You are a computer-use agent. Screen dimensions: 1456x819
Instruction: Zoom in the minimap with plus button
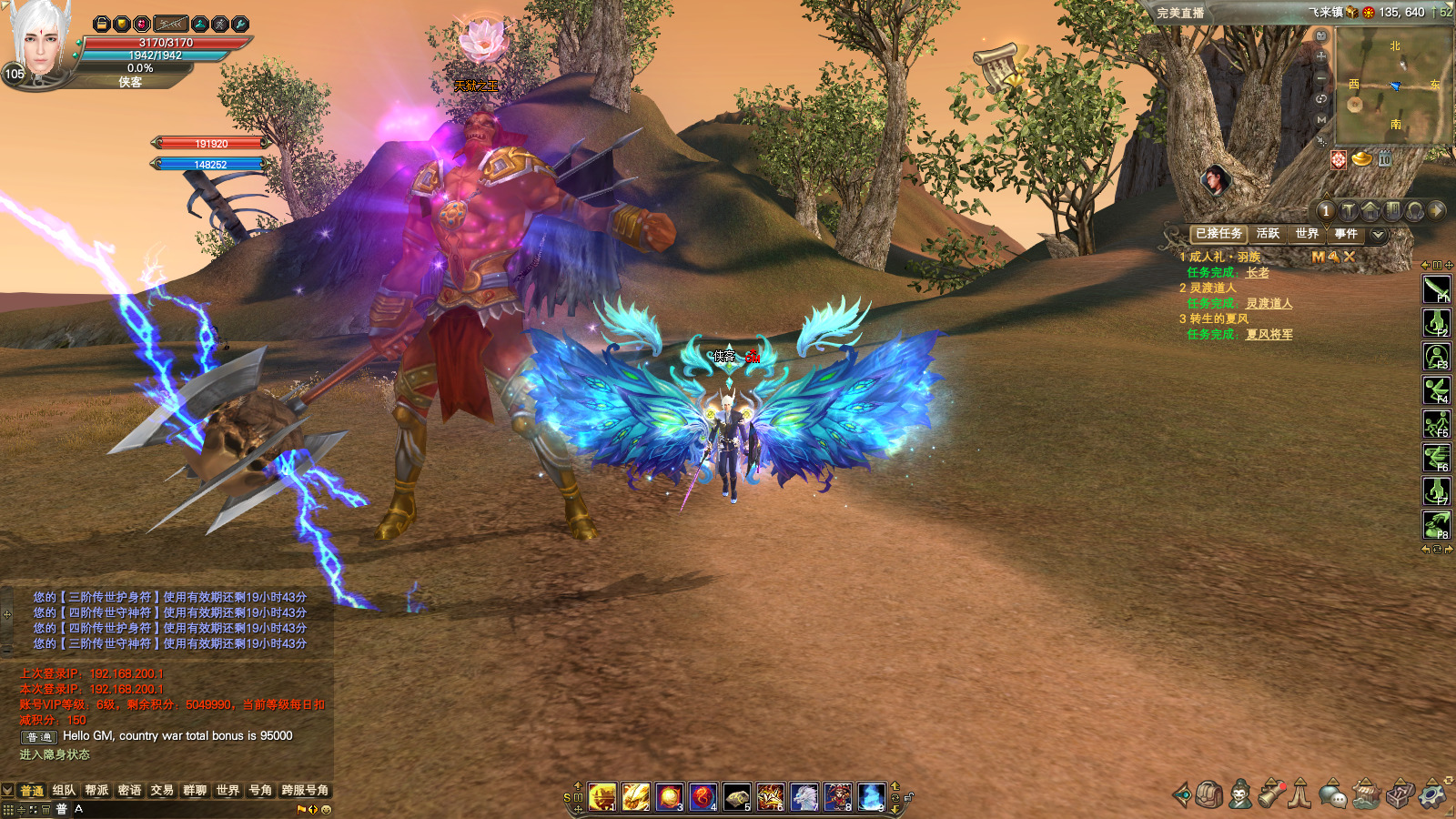coord(1321,56)
